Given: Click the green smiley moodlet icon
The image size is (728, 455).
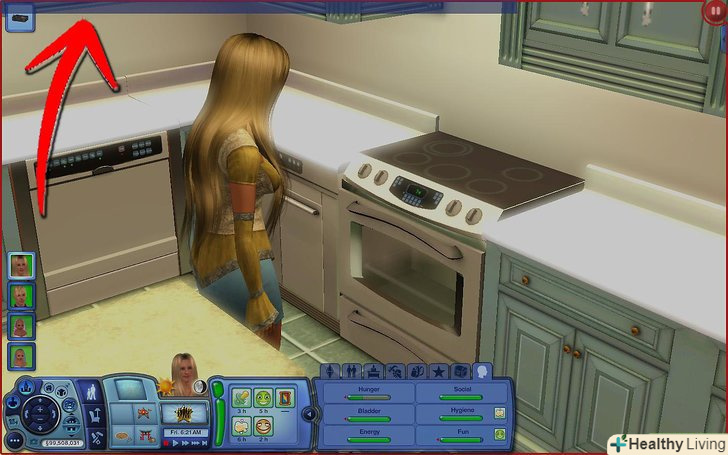Looking at the screenshot, I should point(264,398).
